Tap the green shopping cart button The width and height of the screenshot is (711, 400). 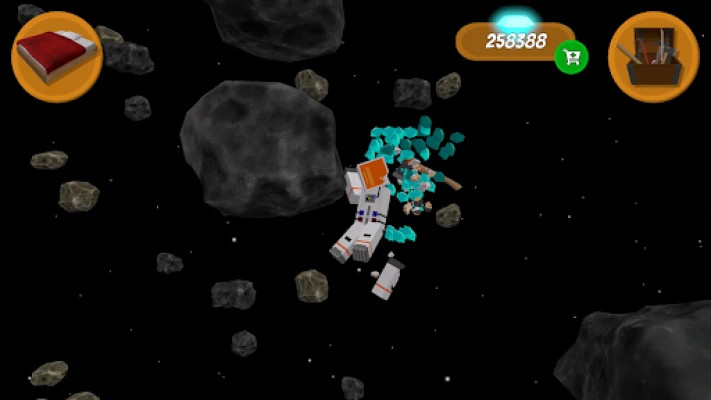(x=571, y=56)
